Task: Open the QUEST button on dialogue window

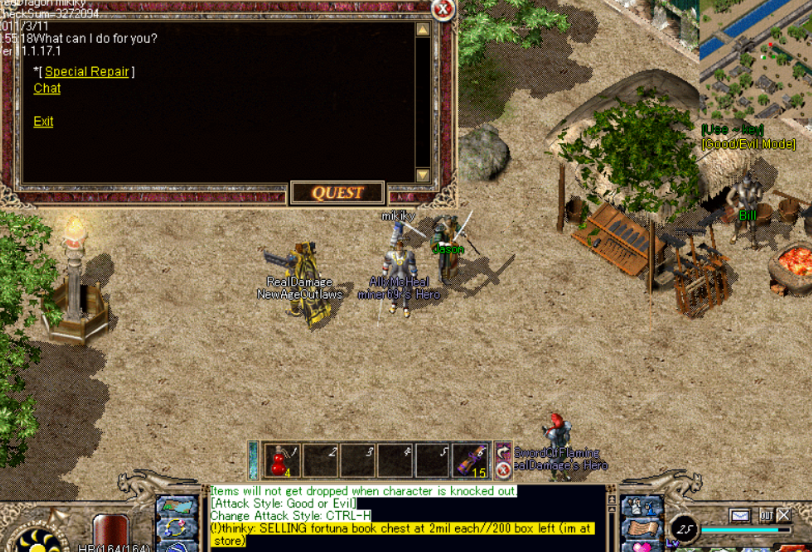Action: click(x=338, y=193)
